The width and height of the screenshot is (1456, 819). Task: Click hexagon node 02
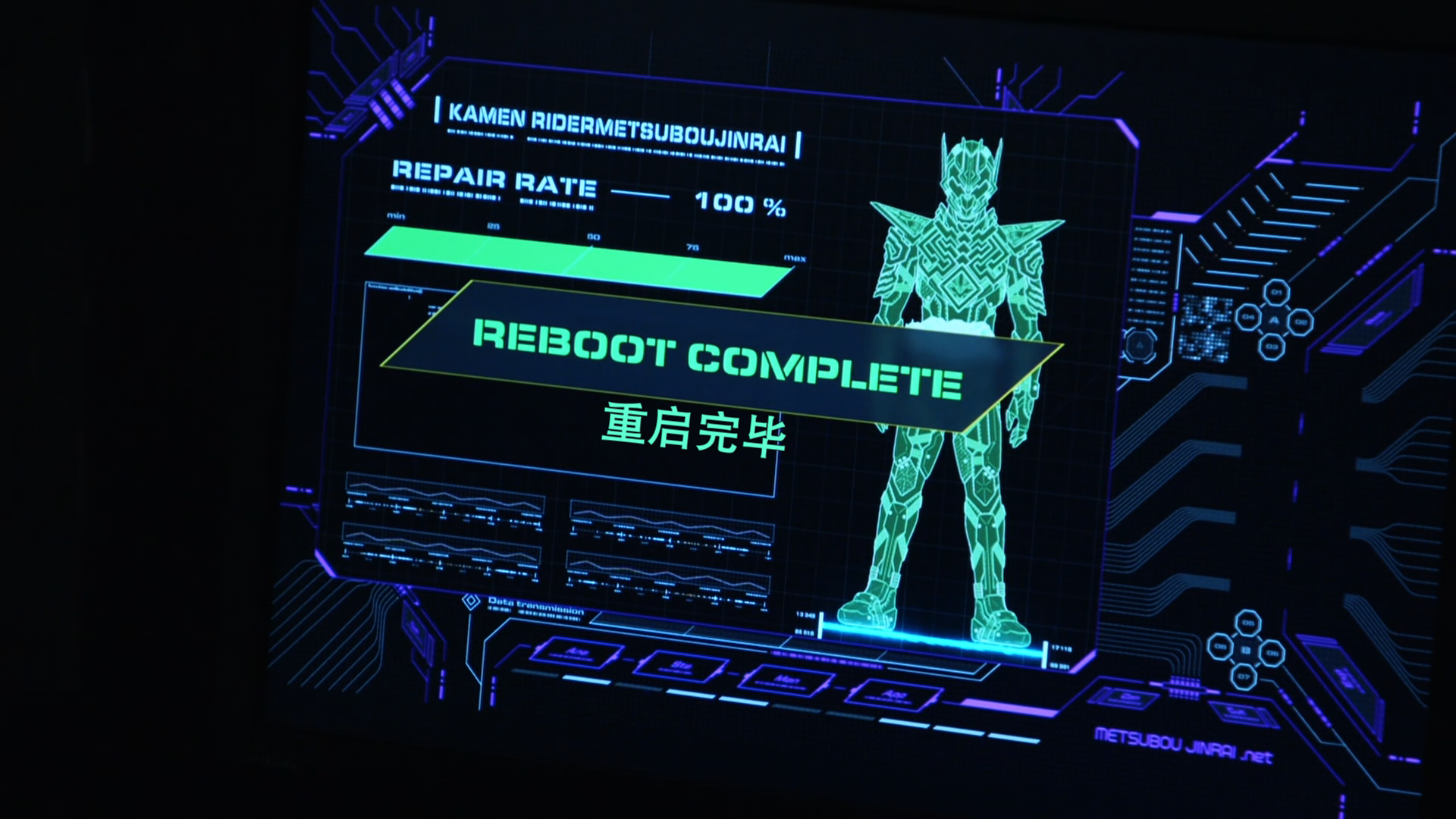(1301, 321)
